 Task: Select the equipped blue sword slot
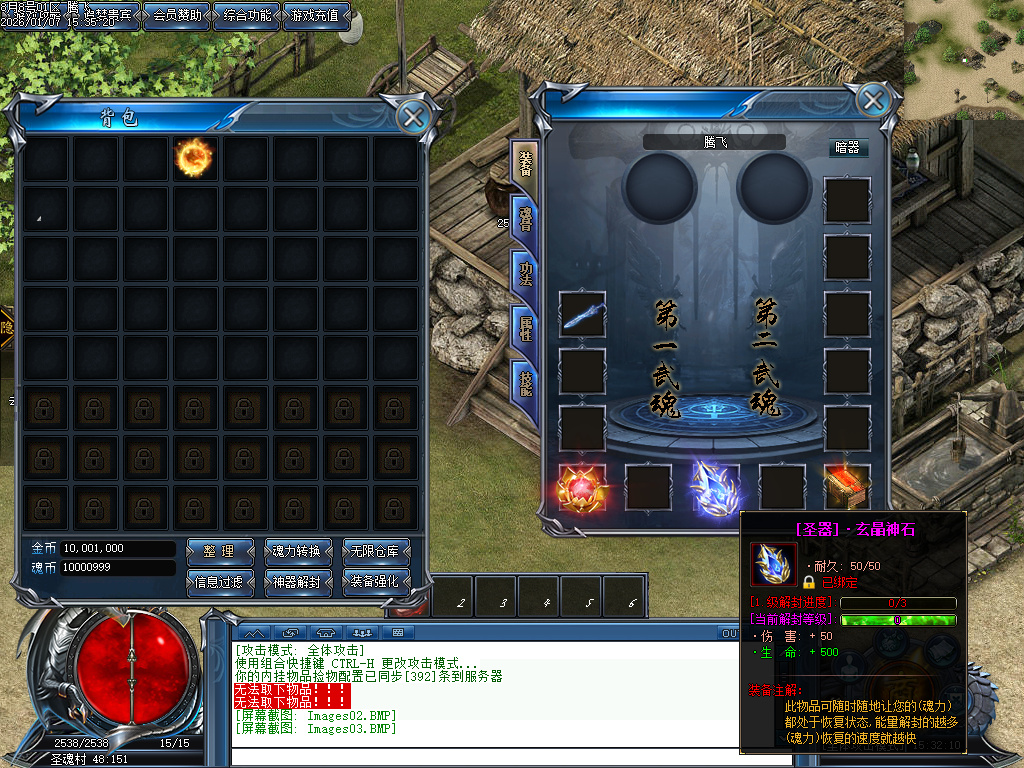click(x=582, y=315)
